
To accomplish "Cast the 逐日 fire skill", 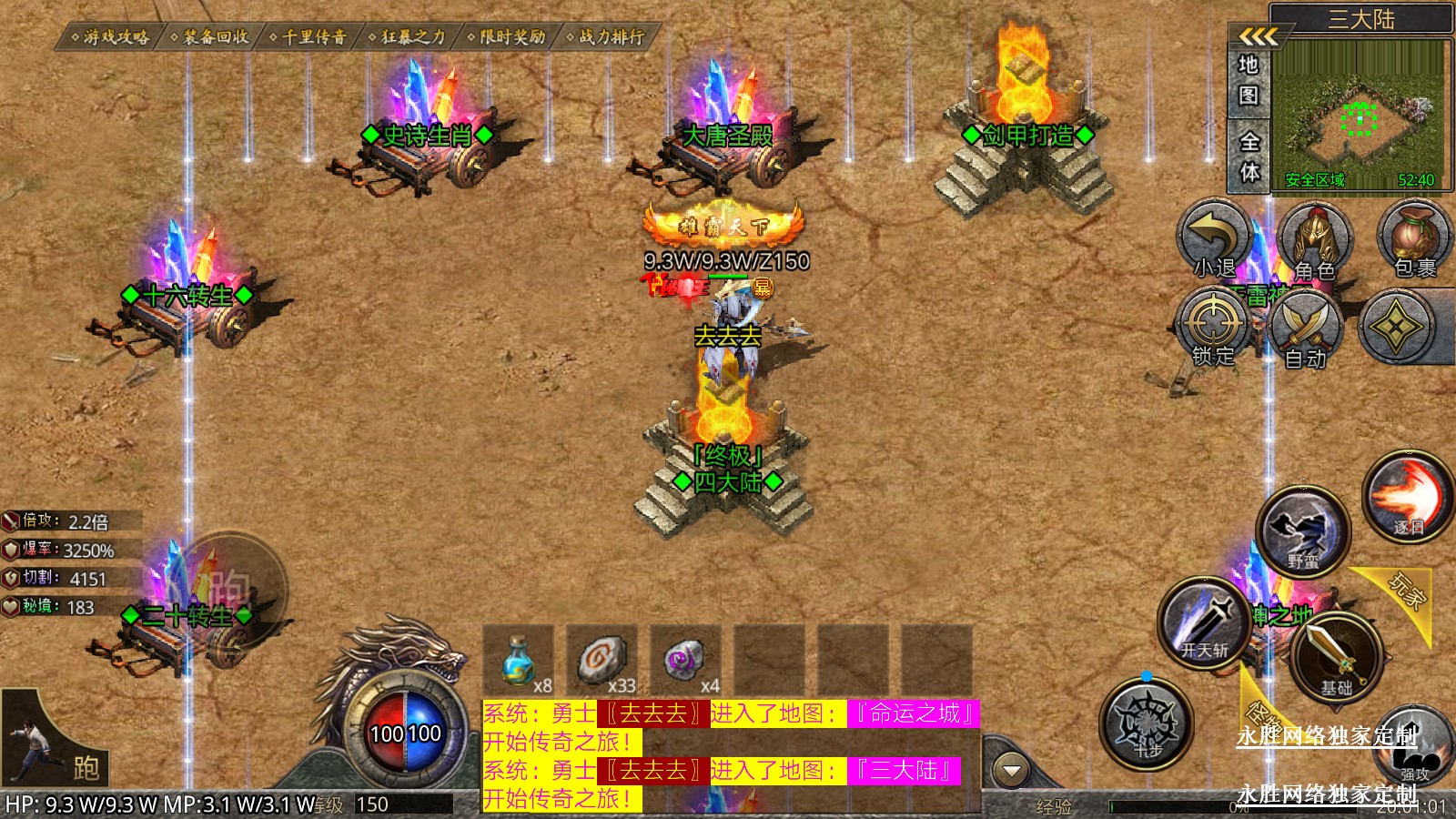I will point(1407,497).
